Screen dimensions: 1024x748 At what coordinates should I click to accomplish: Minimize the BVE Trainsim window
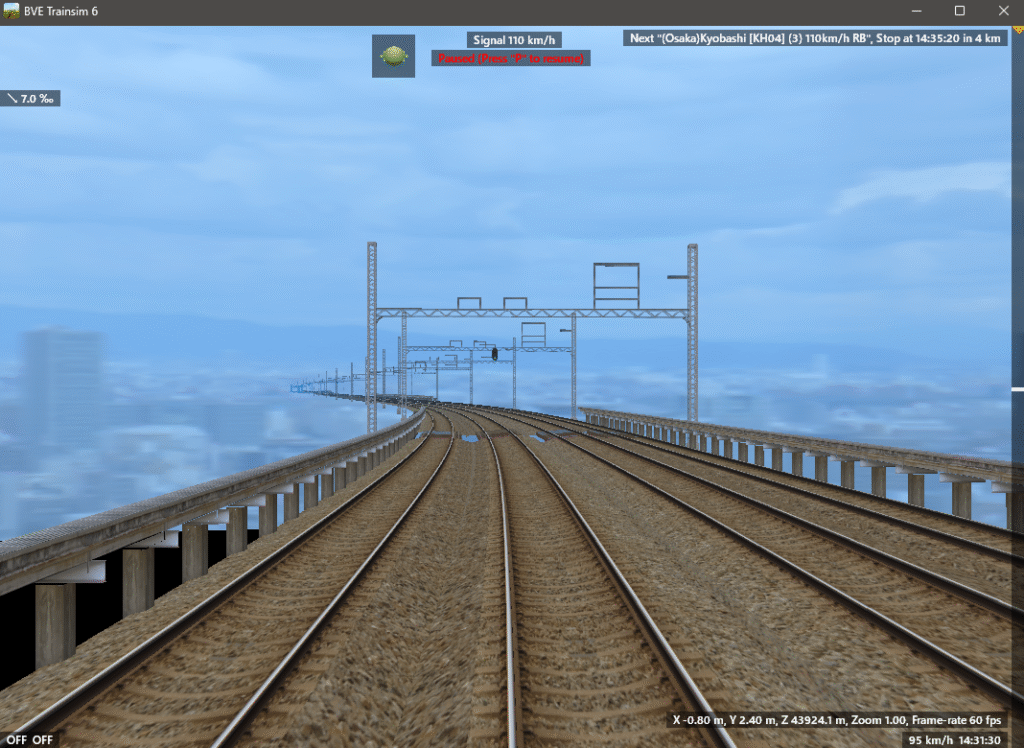(x=917, y=10)
